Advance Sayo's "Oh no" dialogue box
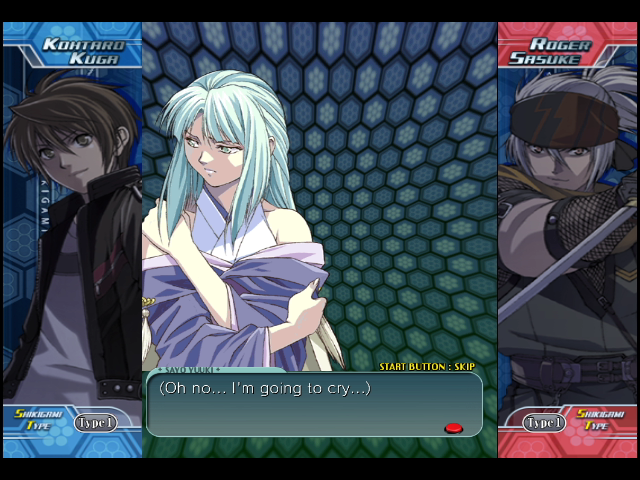 [x=314, y=404]
